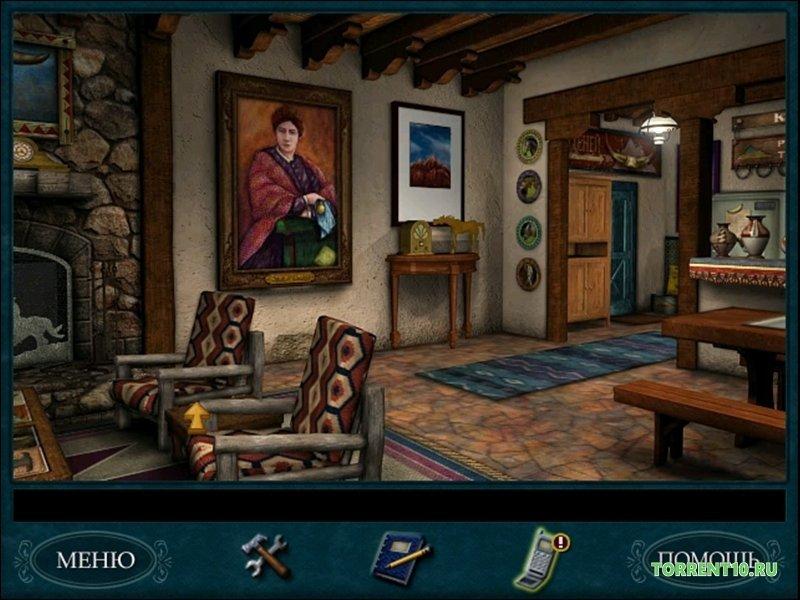
Task: Click the ПОМОЩЬ help button
Action: [x=698, y=558]
